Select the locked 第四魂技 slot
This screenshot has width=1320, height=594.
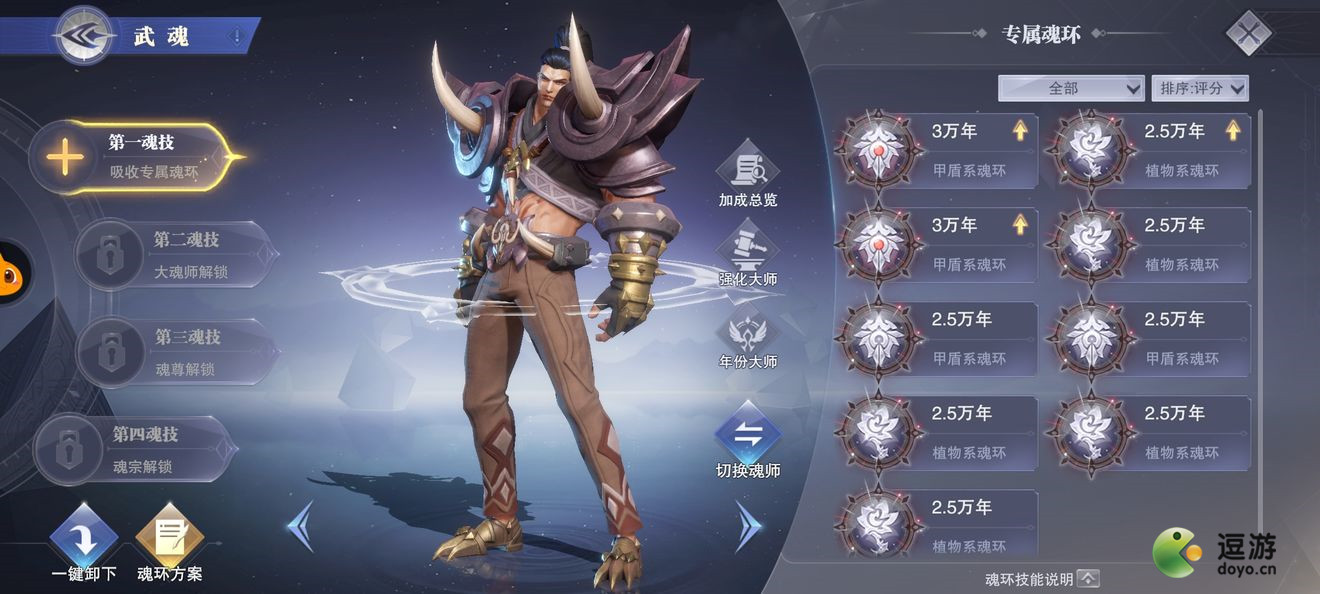137,449
